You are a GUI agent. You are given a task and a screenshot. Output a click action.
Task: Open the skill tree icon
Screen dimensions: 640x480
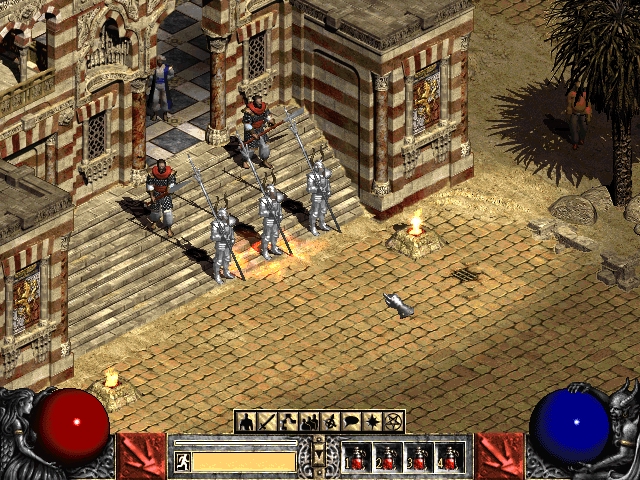[288, 421]
